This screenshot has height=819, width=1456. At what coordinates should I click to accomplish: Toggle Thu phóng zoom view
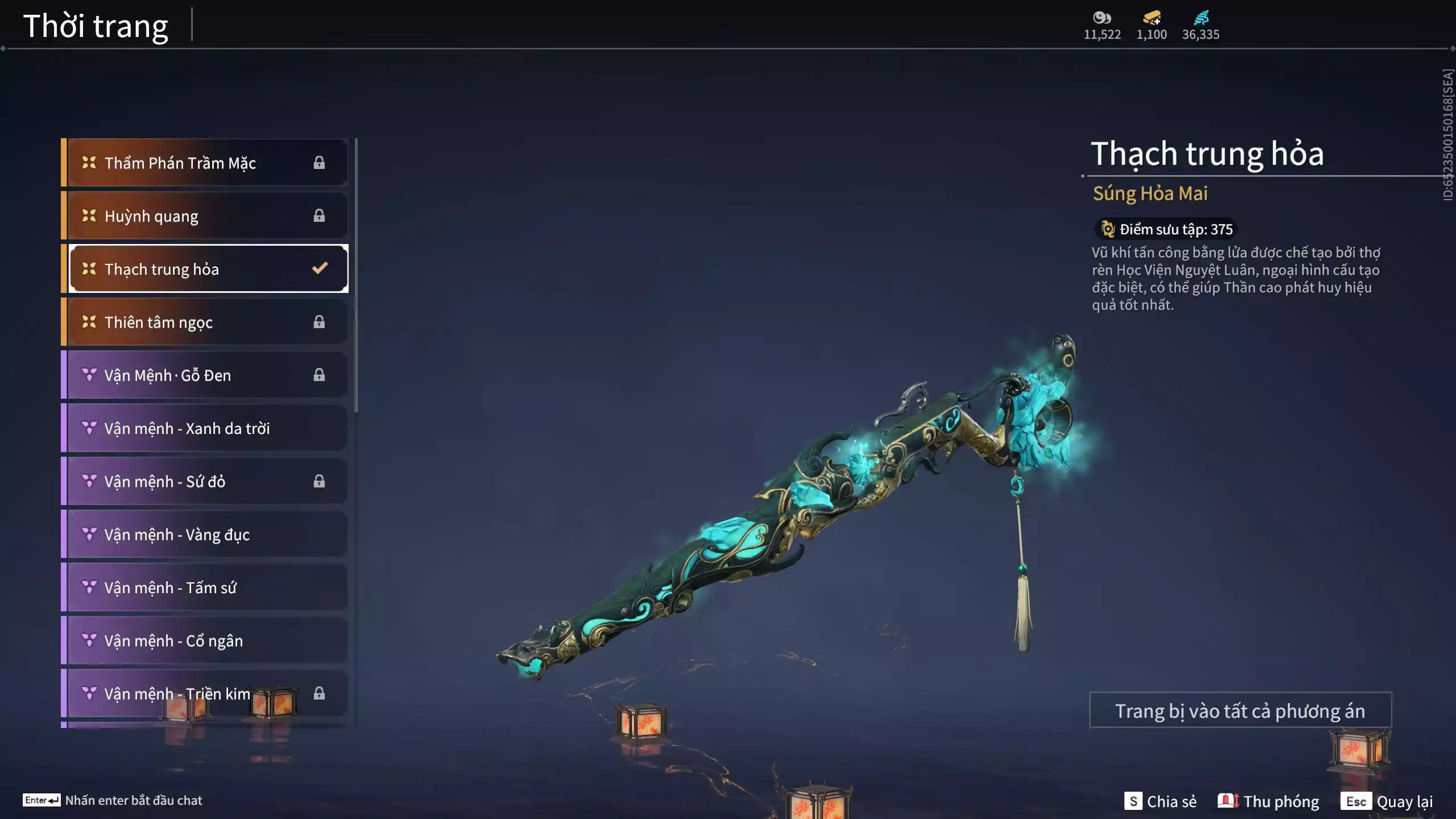pyautogui.click(x=1268, y=801)
